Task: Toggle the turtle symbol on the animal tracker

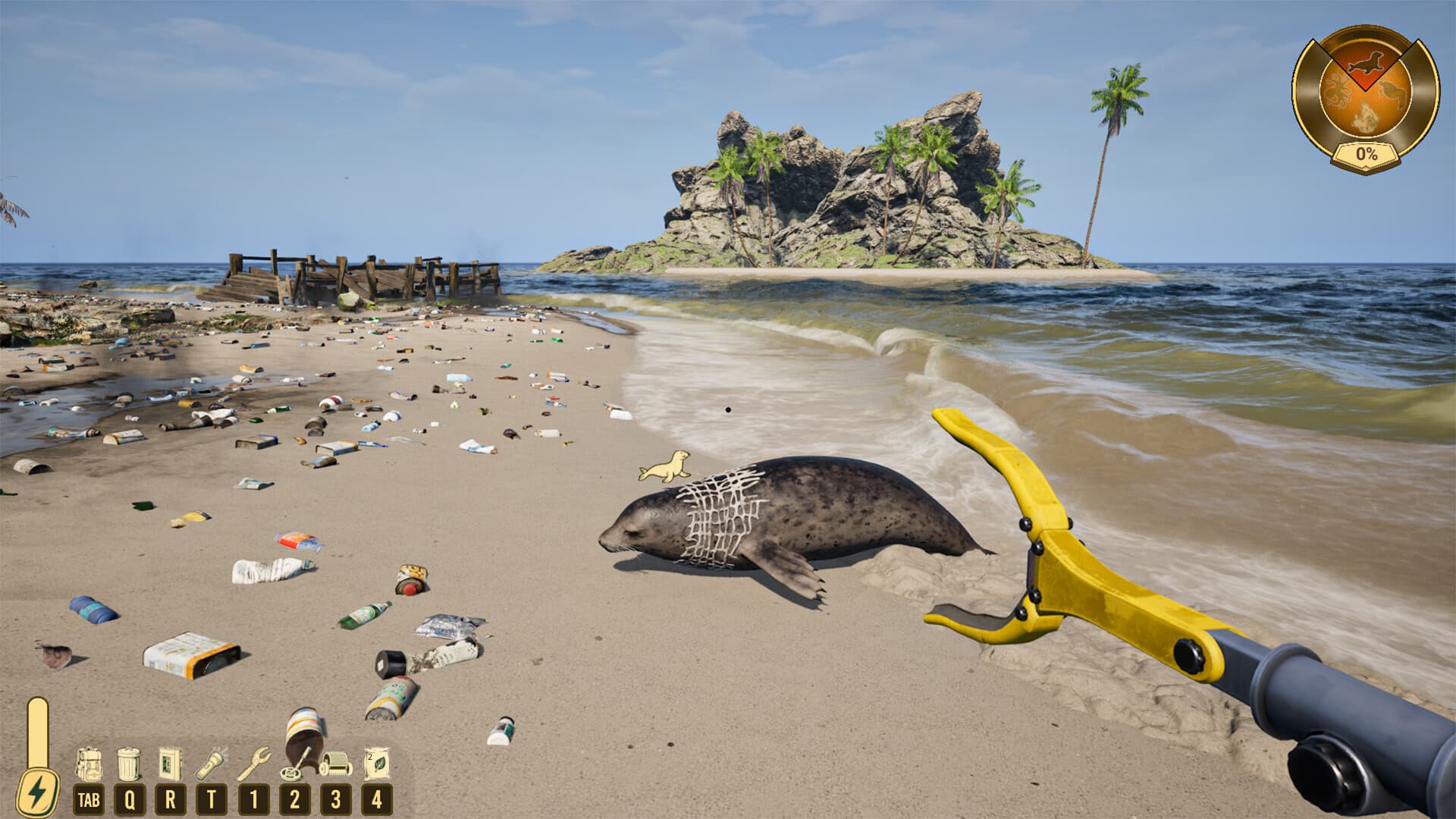Action: (x=1392, y=90)
